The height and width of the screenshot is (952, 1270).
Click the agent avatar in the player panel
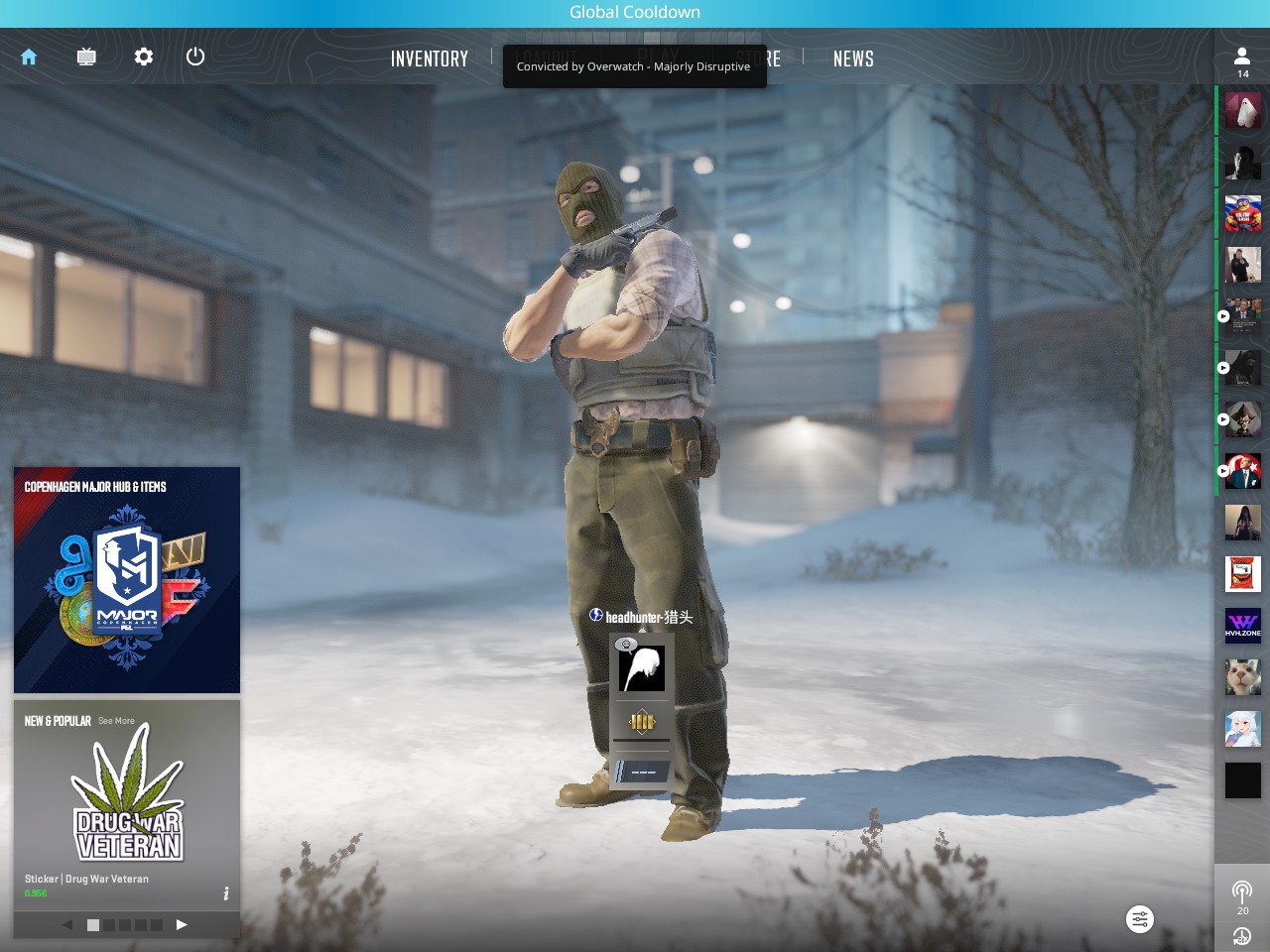pos(641,667)
